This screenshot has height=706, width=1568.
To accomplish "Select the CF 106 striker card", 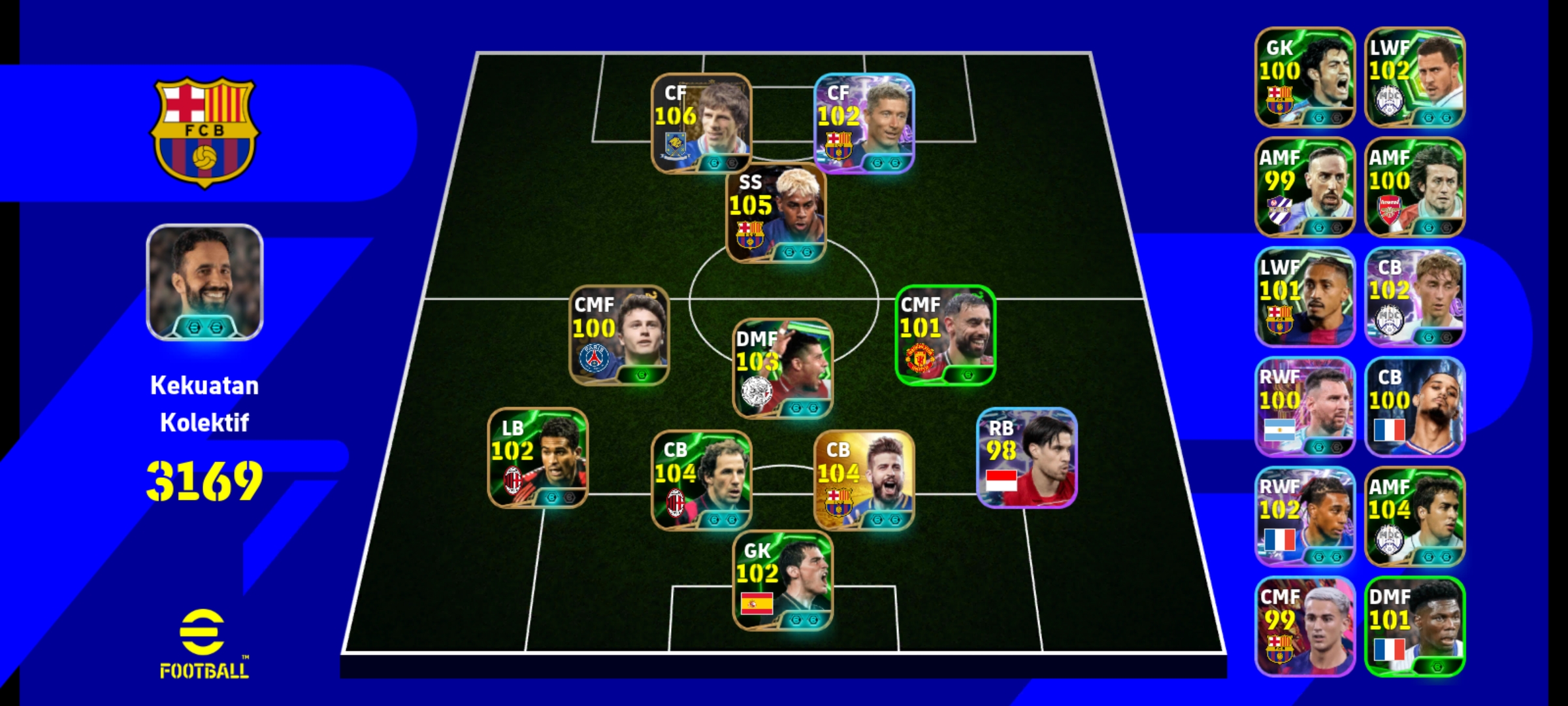I will coord(701,123).
